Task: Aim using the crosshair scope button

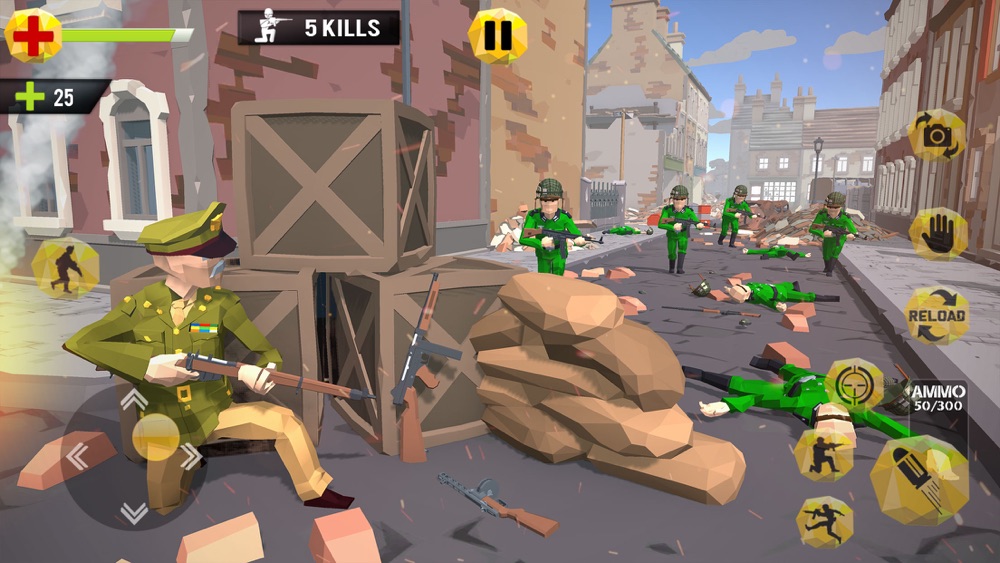Action: (855, 384)
